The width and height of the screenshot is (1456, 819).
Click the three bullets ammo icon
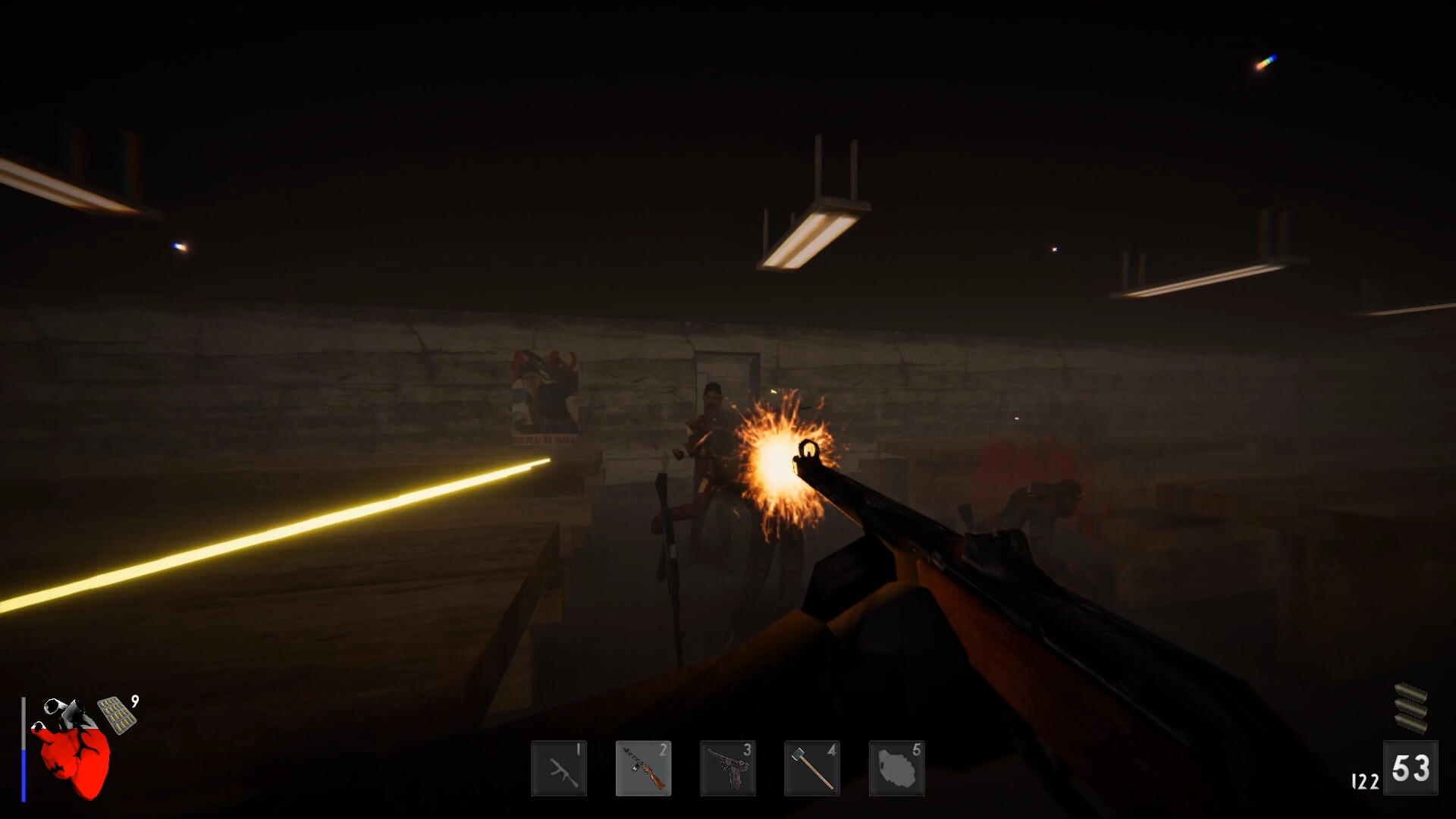(x=1412, y=705)
